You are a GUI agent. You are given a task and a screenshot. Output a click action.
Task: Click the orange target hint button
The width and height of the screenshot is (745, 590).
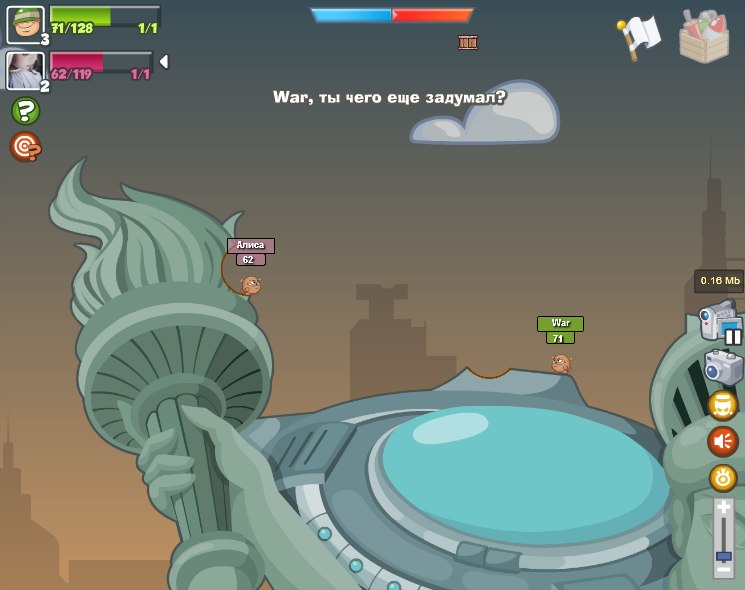pyautogui.click(x=25, y=147)
